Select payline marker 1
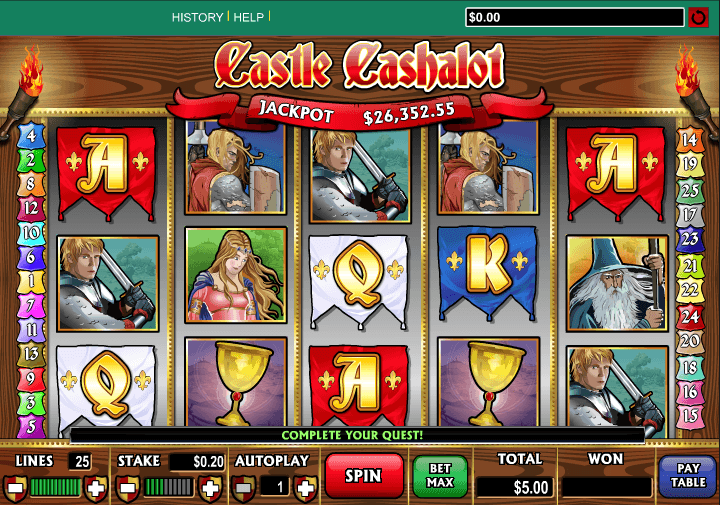The width and height of the screenshot is (720, 505). click(x=31, y=281)
